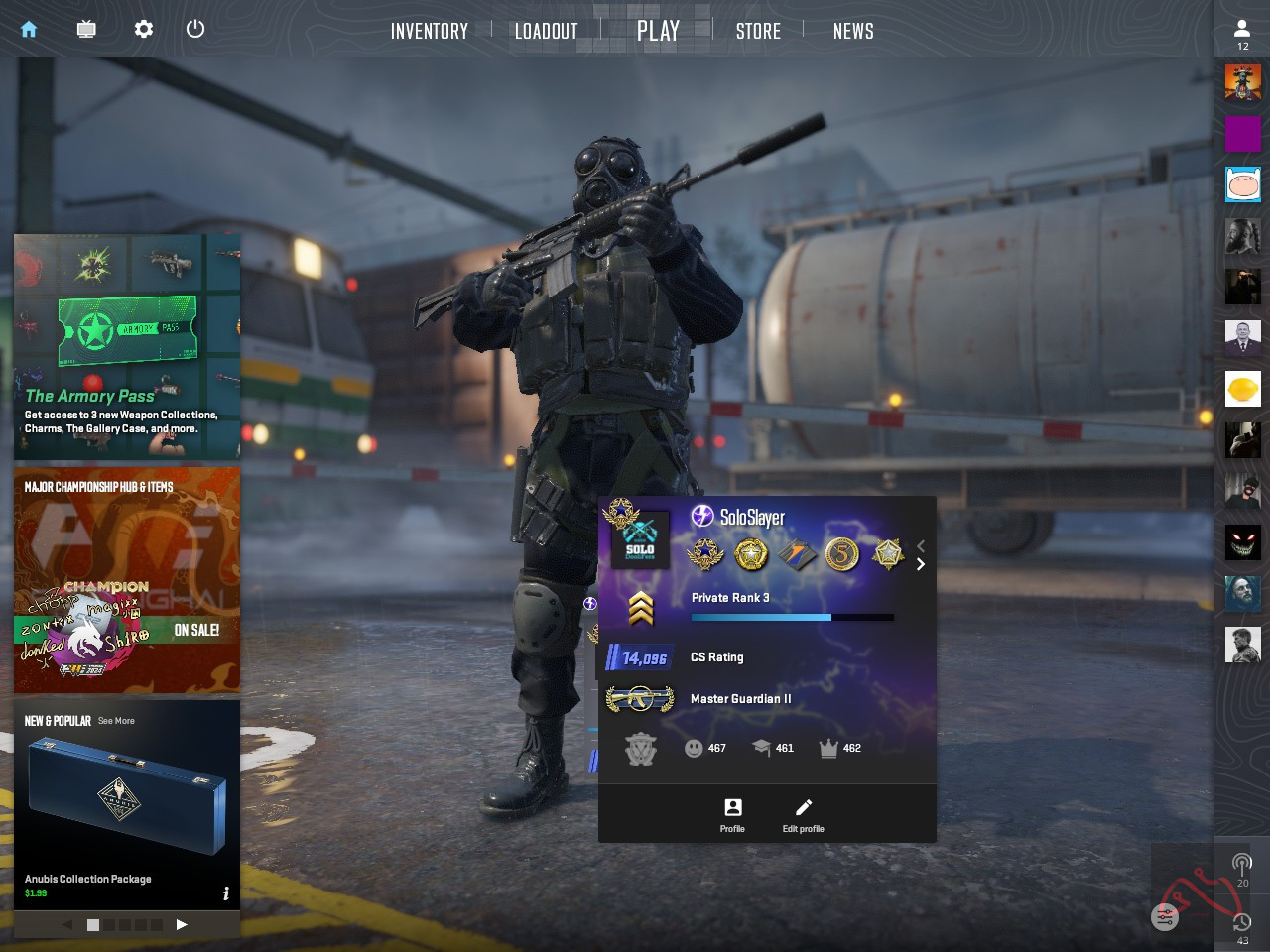Open the Loadout tab
This screenshot has width=1270, height=952.
pyautogui.click(x=546, y=32)
